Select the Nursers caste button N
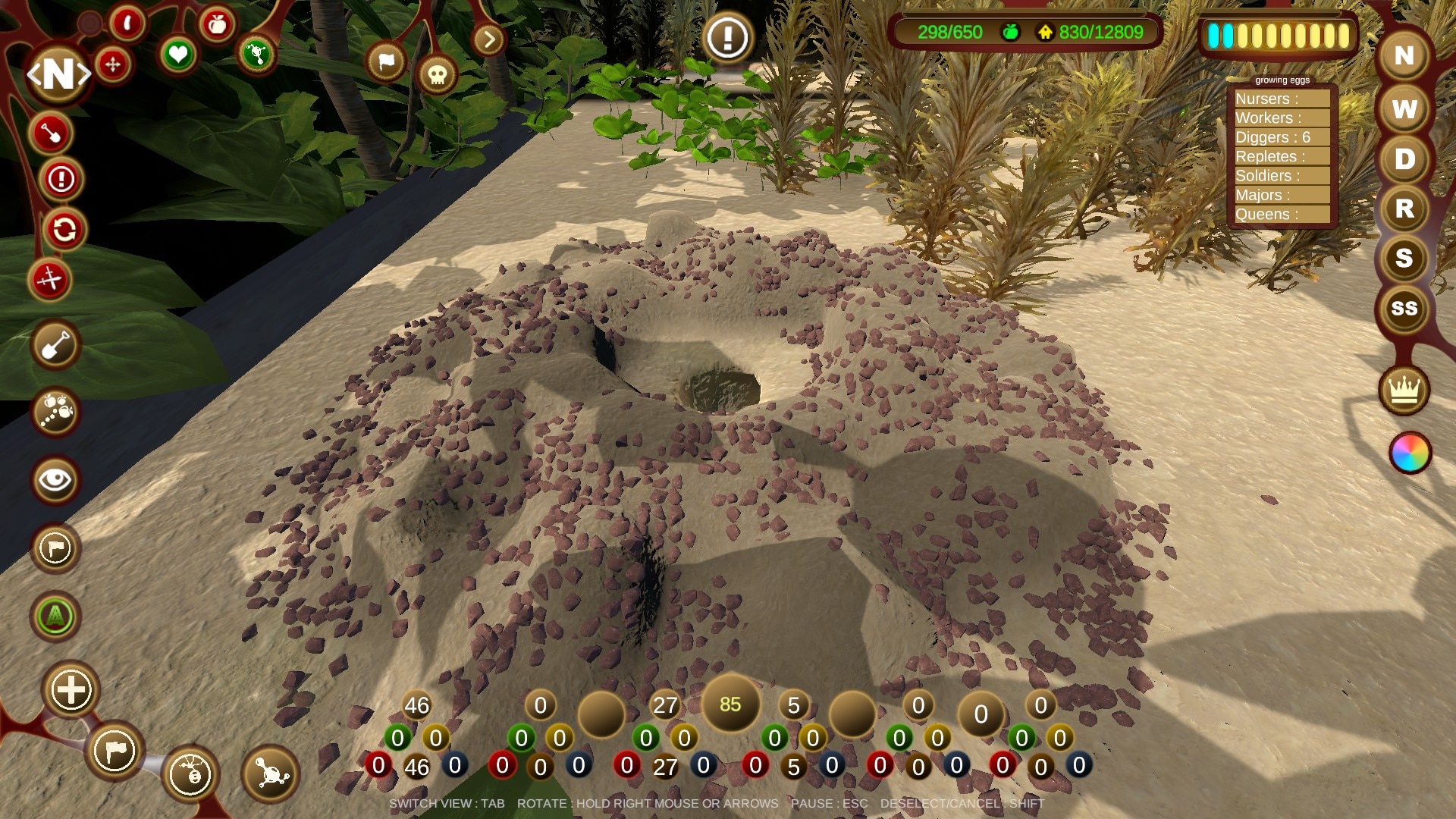1456x819 pixels. (1404, 56)
